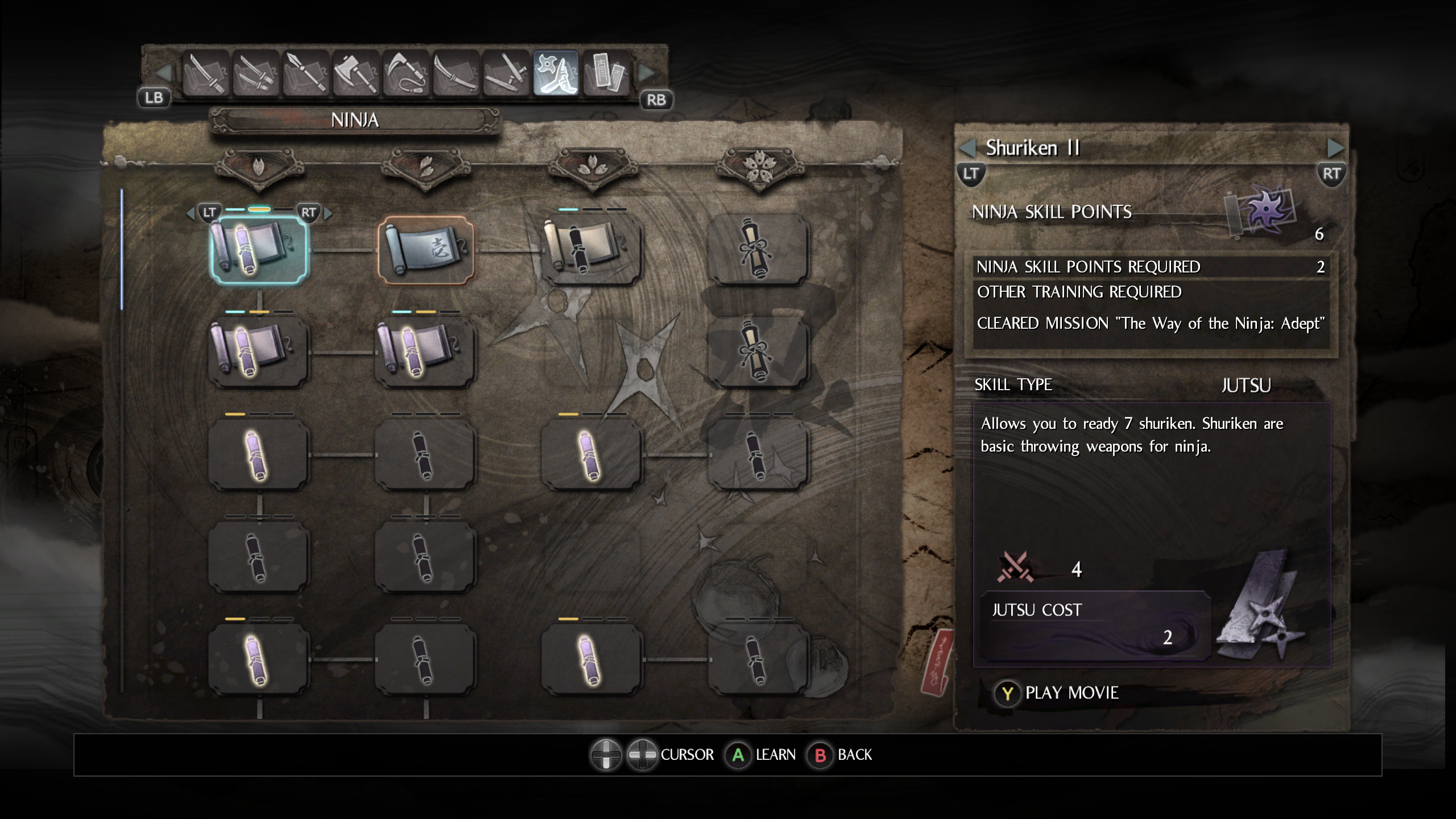Click the right arrow beside the weapon tabs

click(x=647, y=73)
